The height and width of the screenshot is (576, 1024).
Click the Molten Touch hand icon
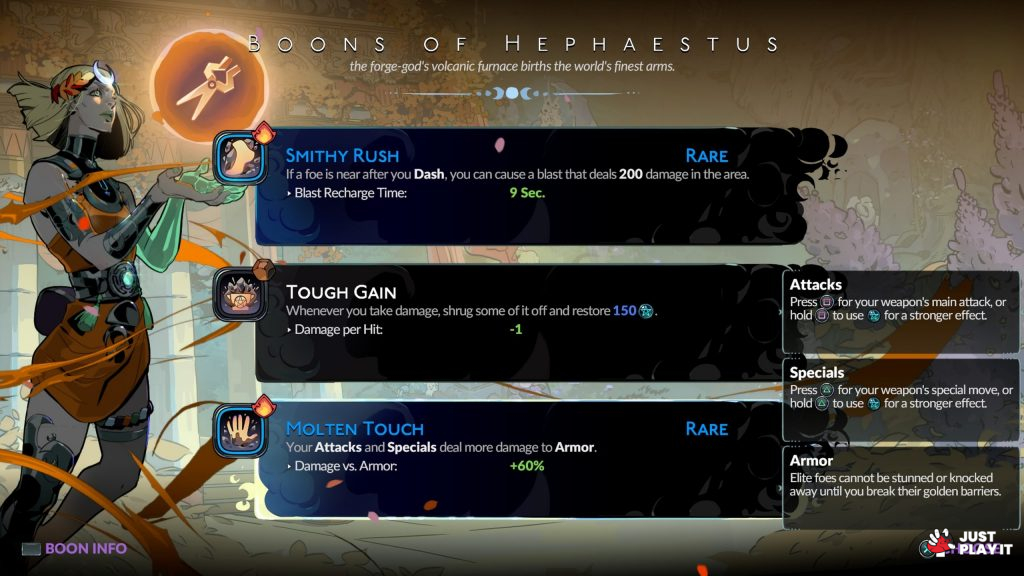click(242, 431)
